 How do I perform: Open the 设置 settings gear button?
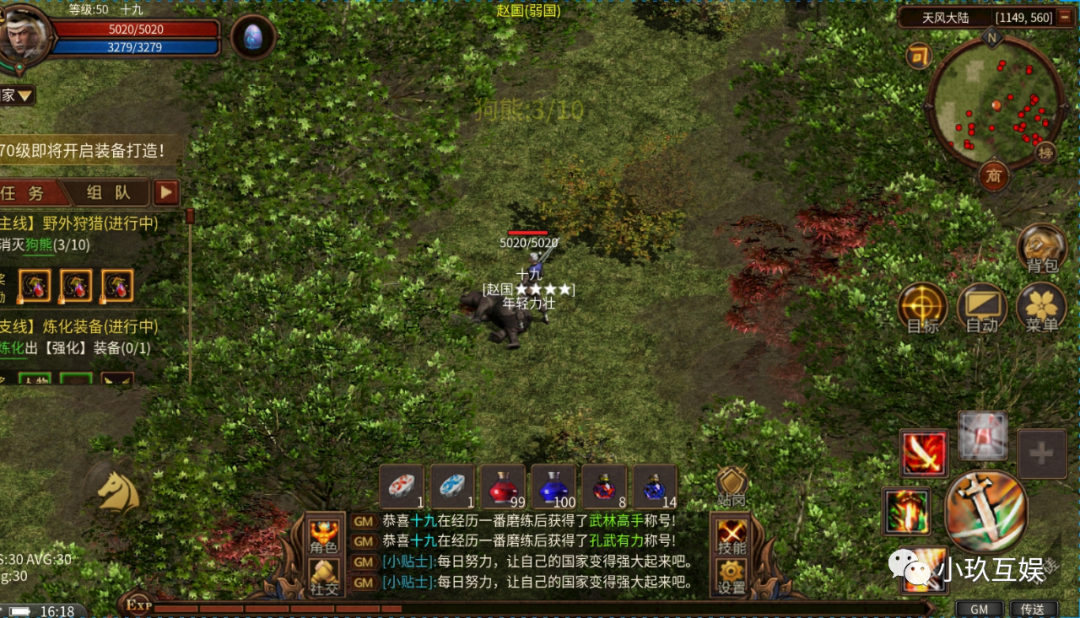coord(732,576)
